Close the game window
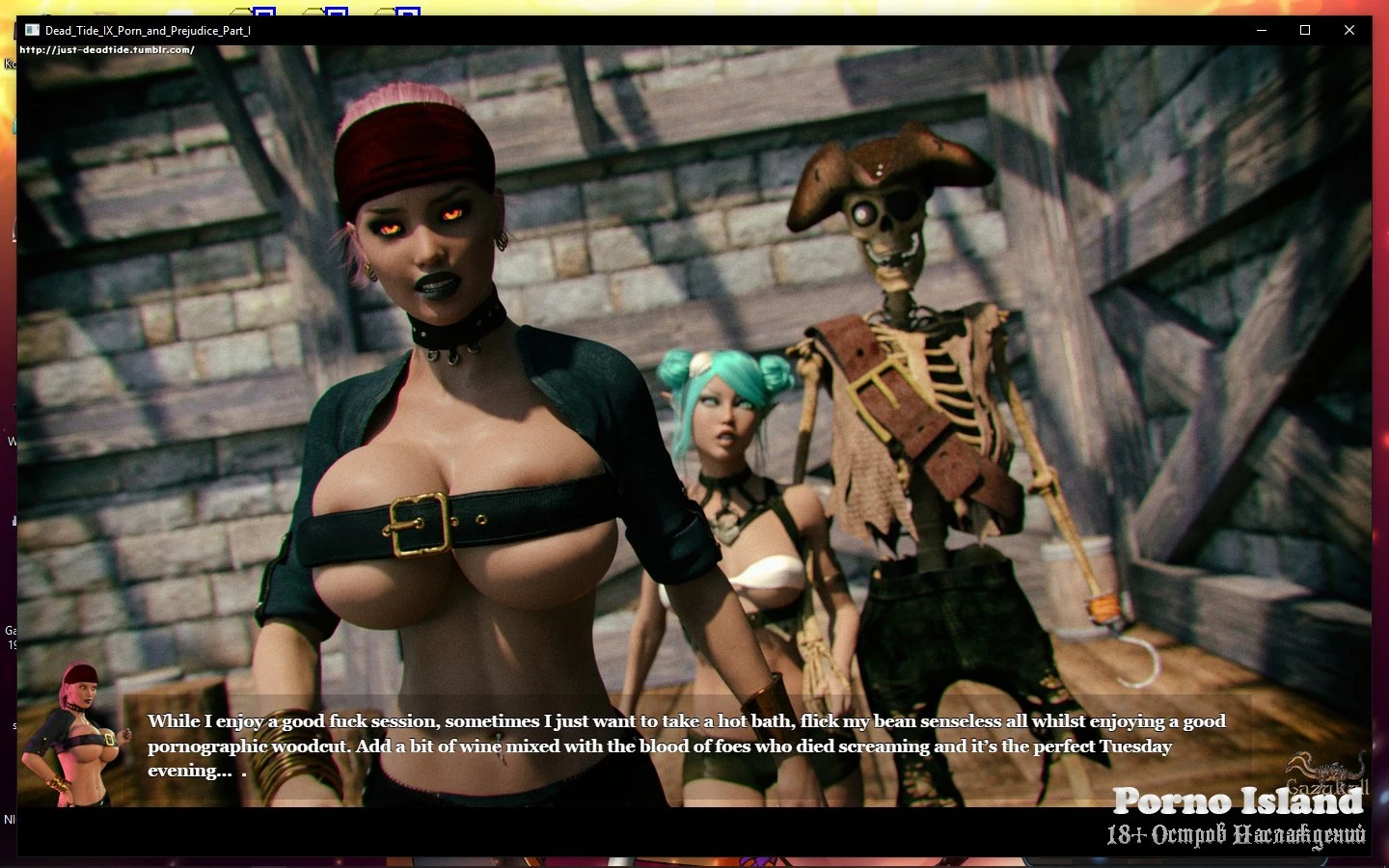This screenshot has width=1389, height=868. pos(1348,30)
